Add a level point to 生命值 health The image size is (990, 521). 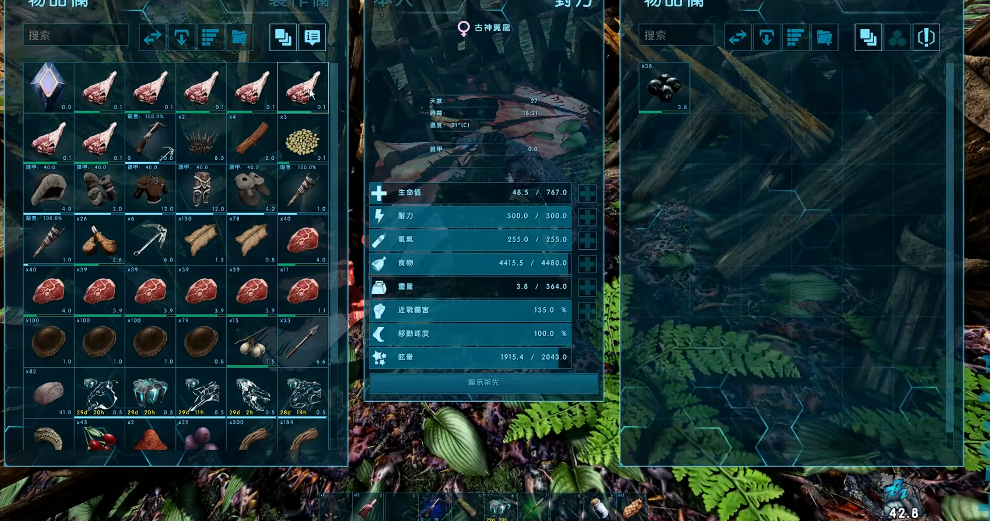(x=587, y=194)
